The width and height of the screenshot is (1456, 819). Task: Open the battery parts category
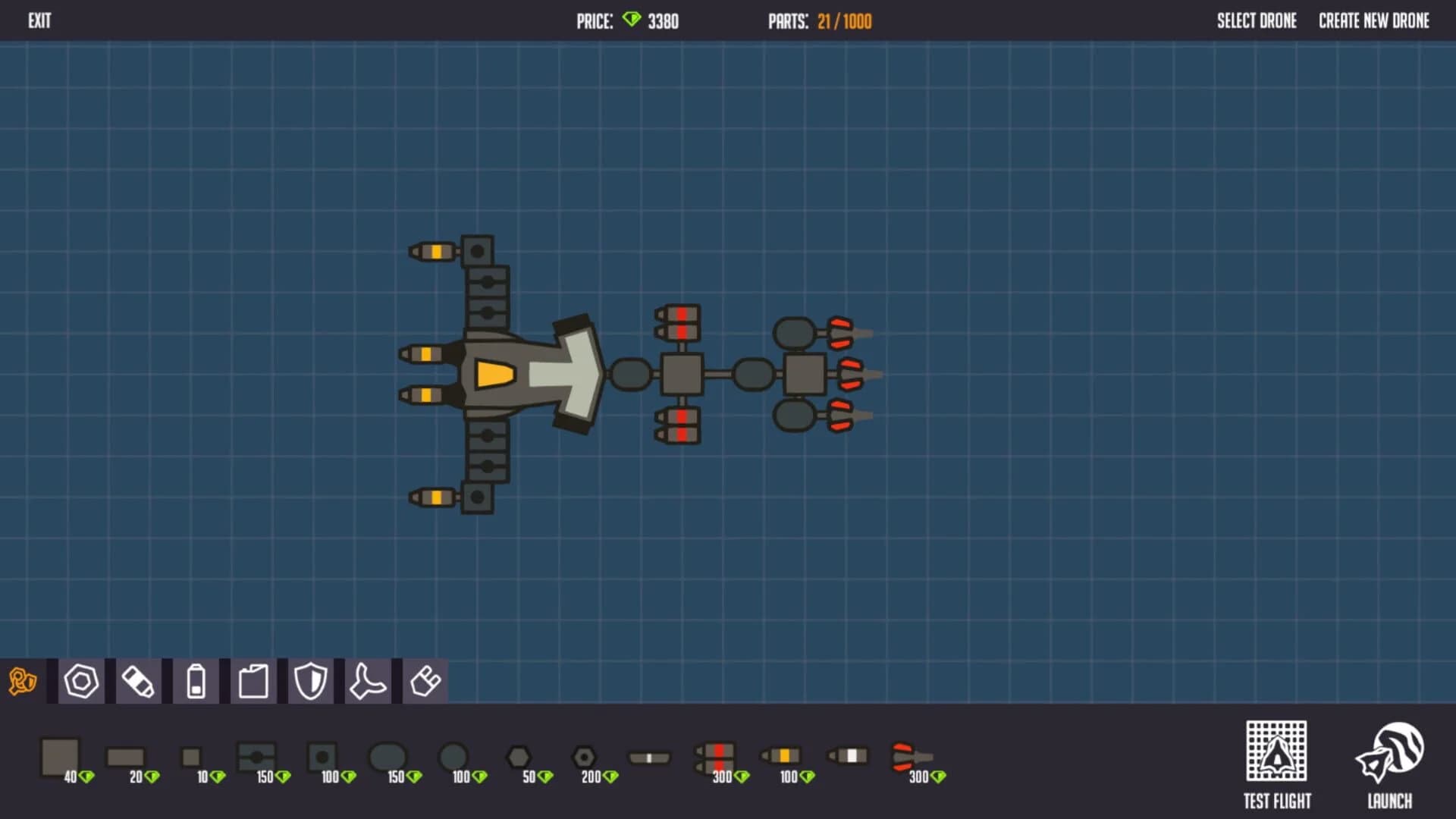[196, 681]
